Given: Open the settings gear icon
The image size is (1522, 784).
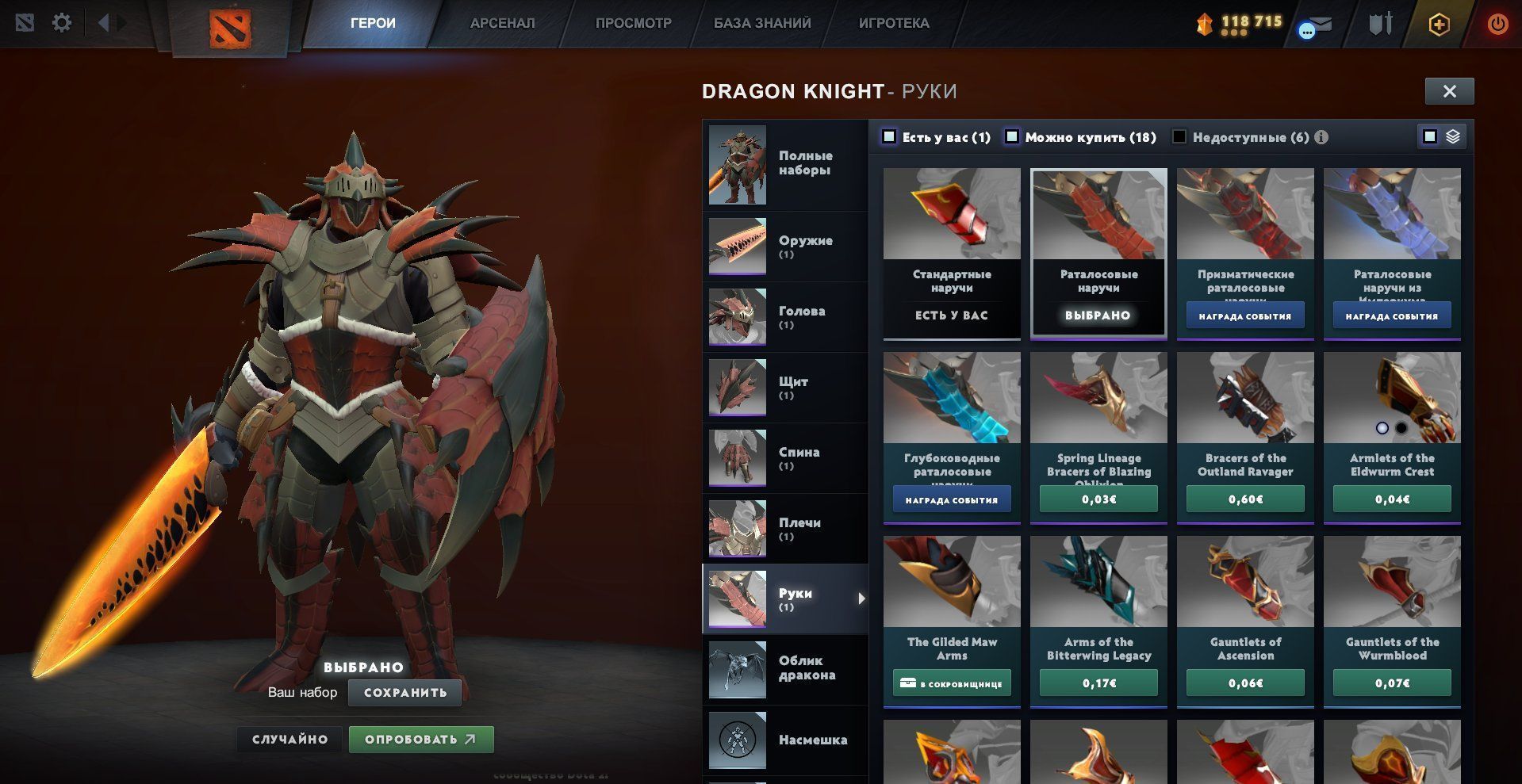Looking at the screenshot, I should [x=62, y=22].
